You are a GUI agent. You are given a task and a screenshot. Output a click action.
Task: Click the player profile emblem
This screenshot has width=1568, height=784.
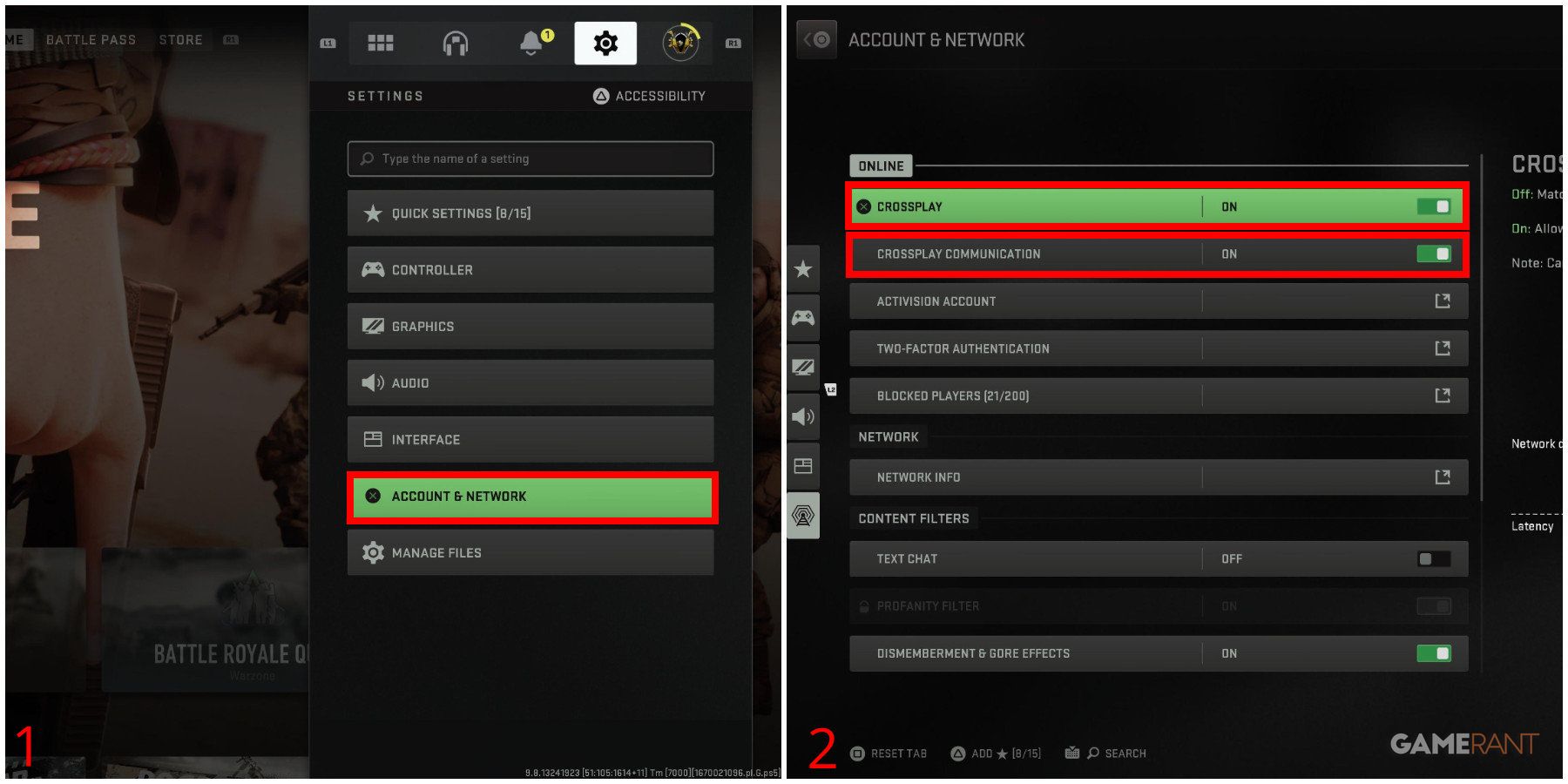pos(679,42)
